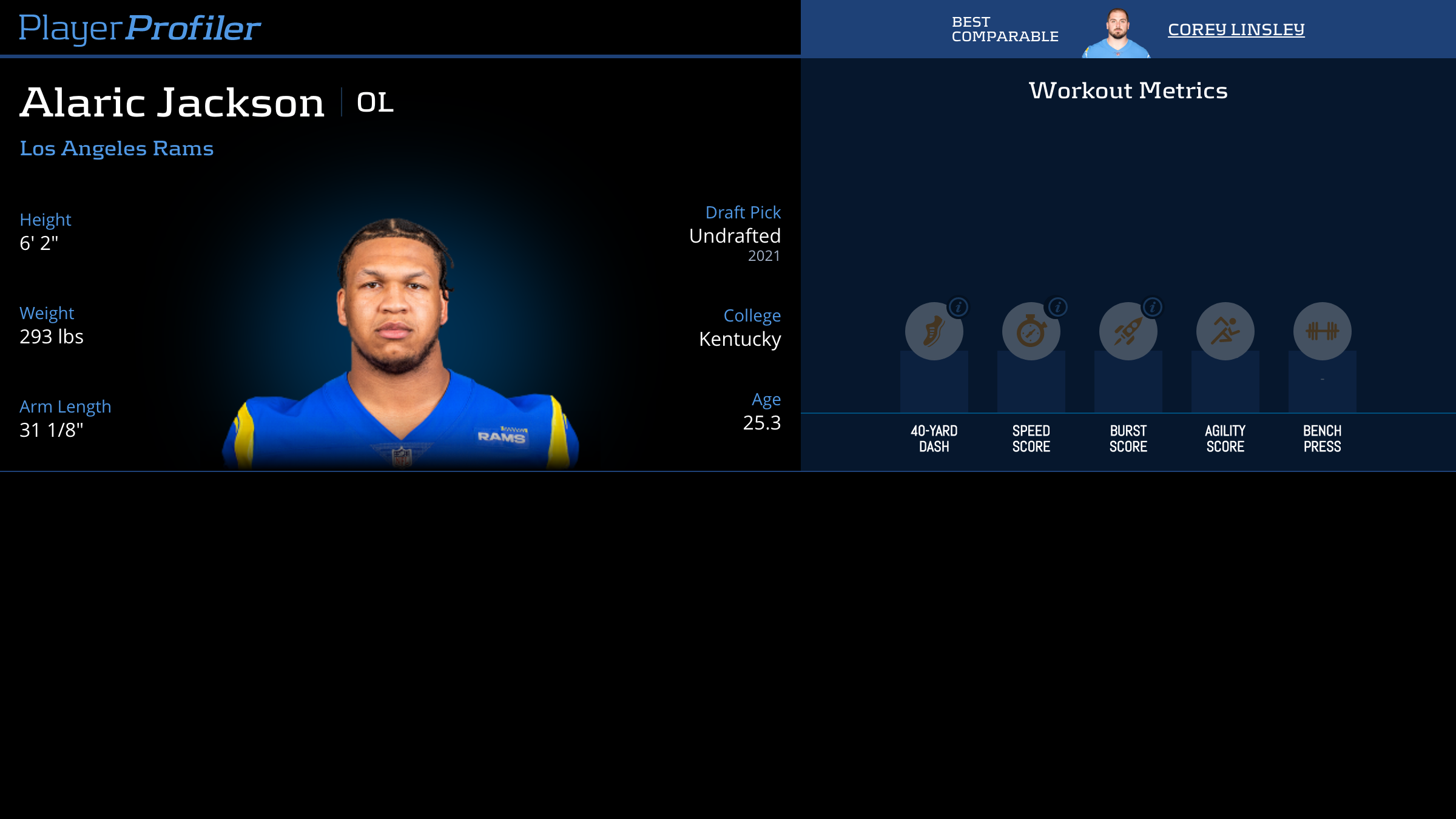
Task: Show info for the Speed Score metric
Action: (1057, 308)
